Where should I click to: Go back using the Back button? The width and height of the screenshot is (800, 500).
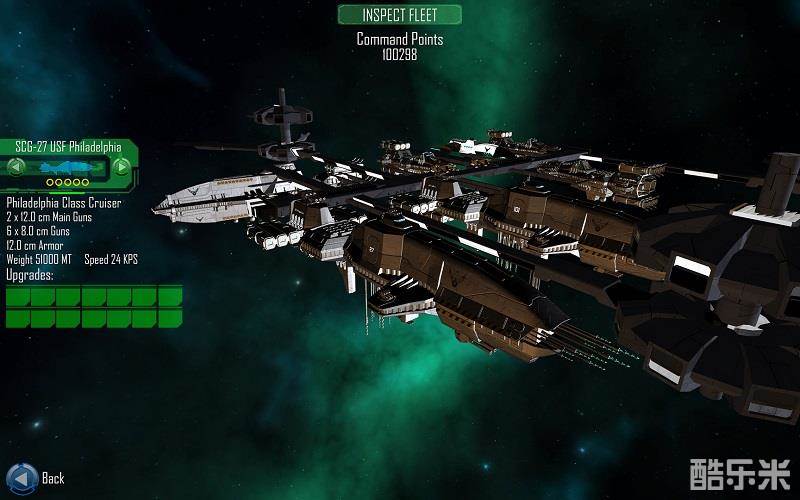pyautogui.click(x=22, y=477)
